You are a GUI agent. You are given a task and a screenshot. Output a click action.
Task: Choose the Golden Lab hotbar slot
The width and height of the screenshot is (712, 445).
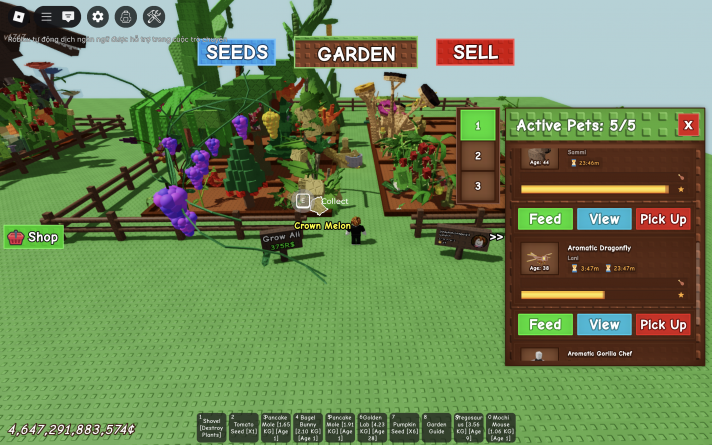click(372, 427)
